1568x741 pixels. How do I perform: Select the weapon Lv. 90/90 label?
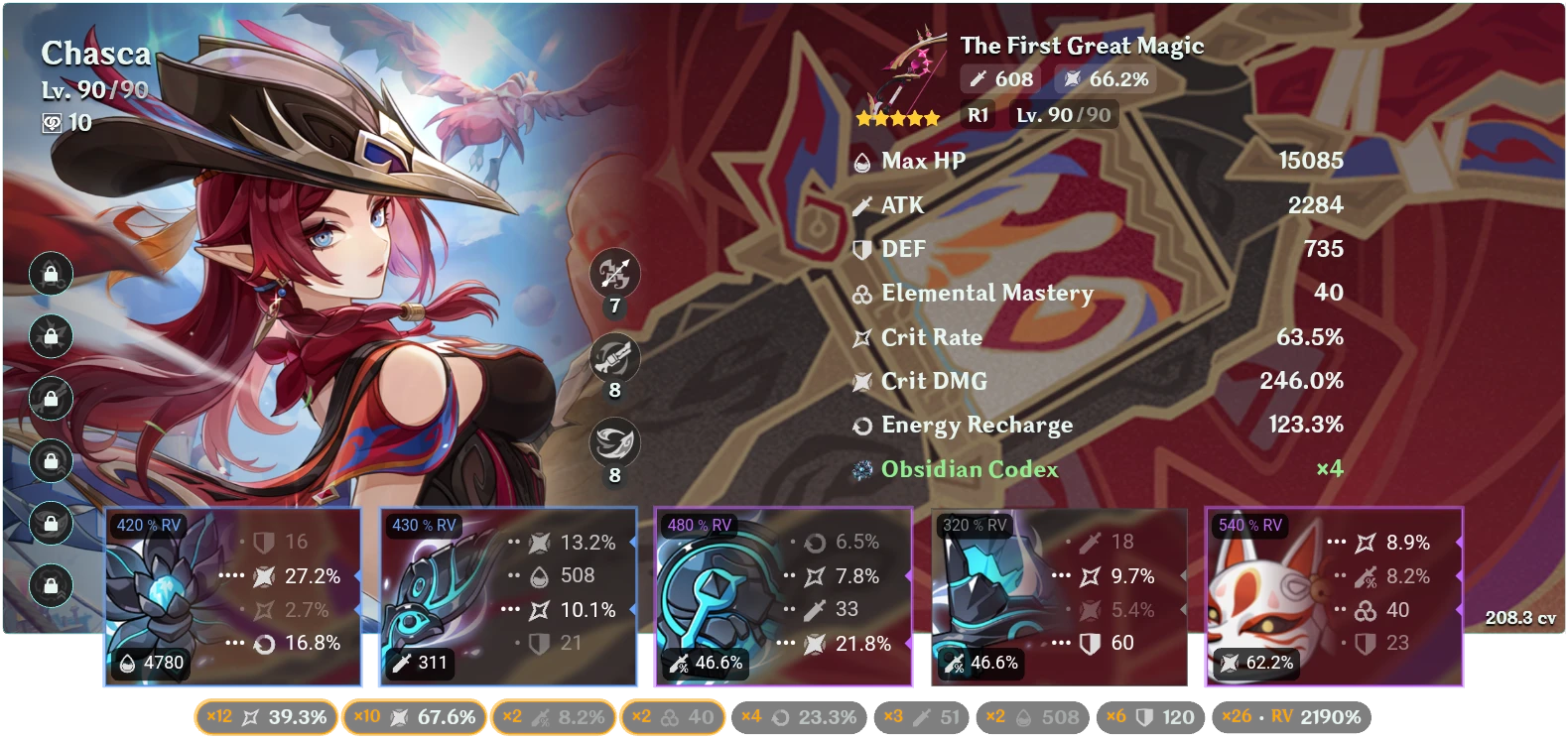1061,114
